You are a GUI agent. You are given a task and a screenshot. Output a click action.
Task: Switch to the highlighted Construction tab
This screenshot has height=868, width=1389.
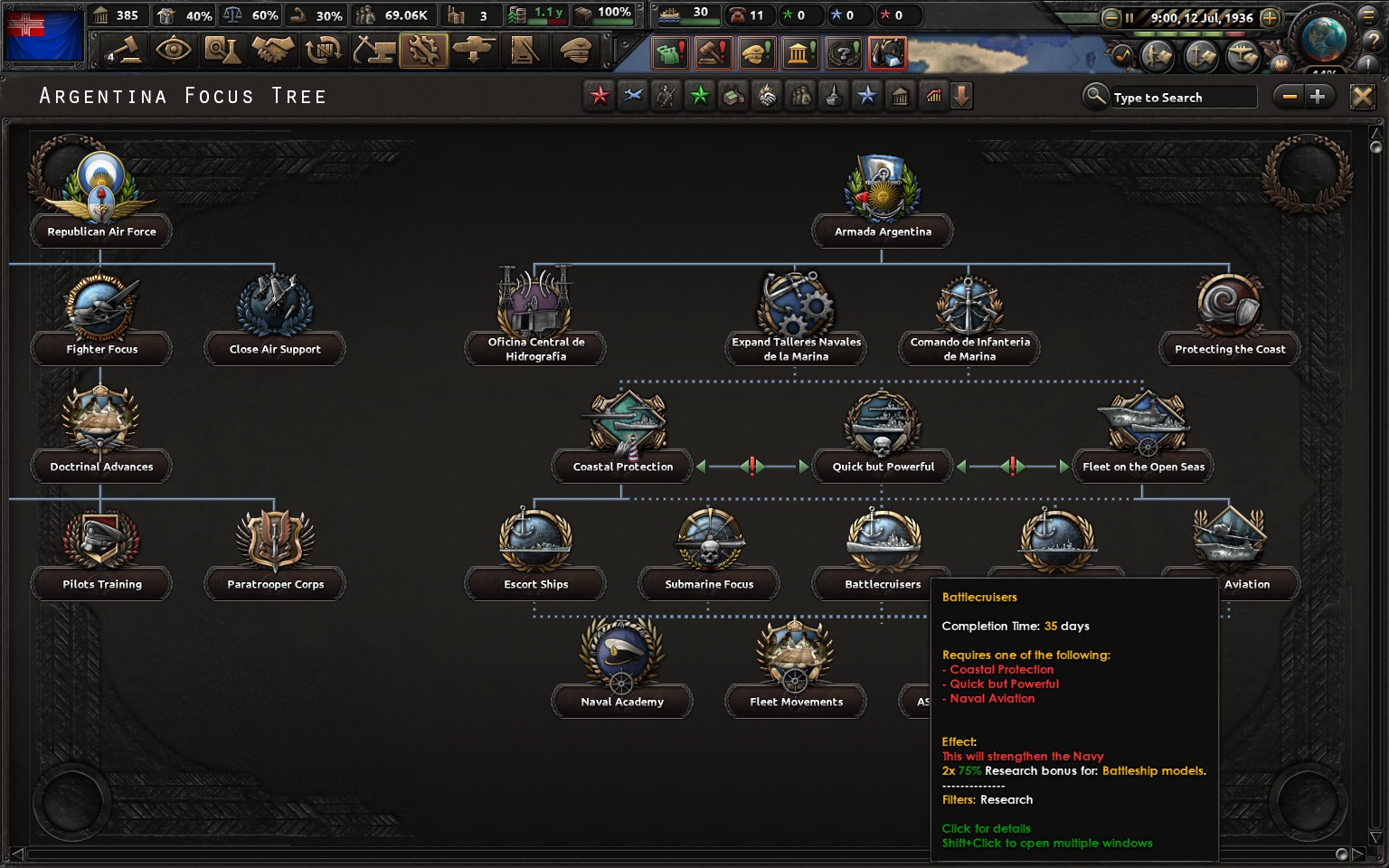[x=425, y=52]
